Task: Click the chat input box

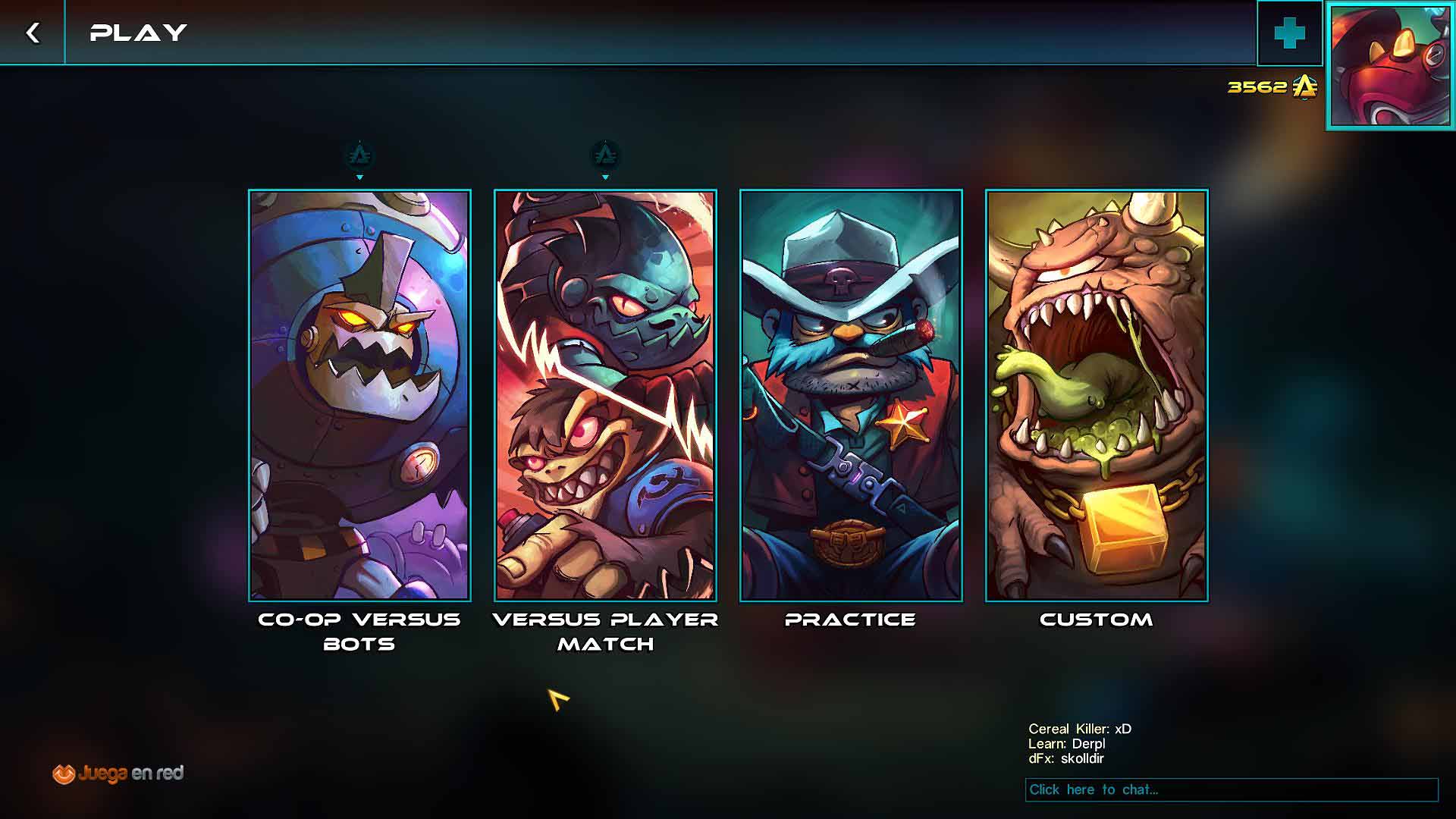Action: pyautogui.click(x=1232, y=789)
